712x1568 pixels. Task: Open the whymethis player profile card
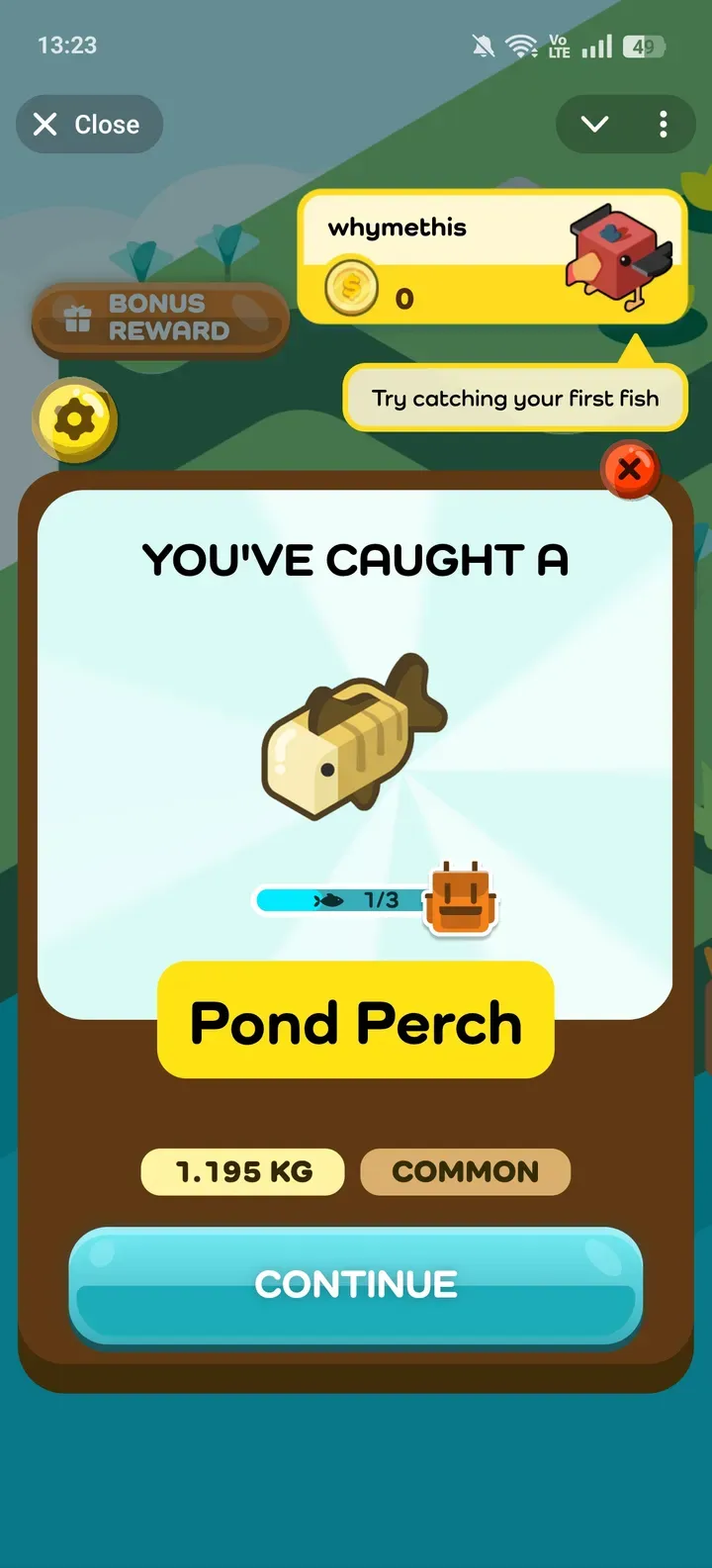pos(492,257)
